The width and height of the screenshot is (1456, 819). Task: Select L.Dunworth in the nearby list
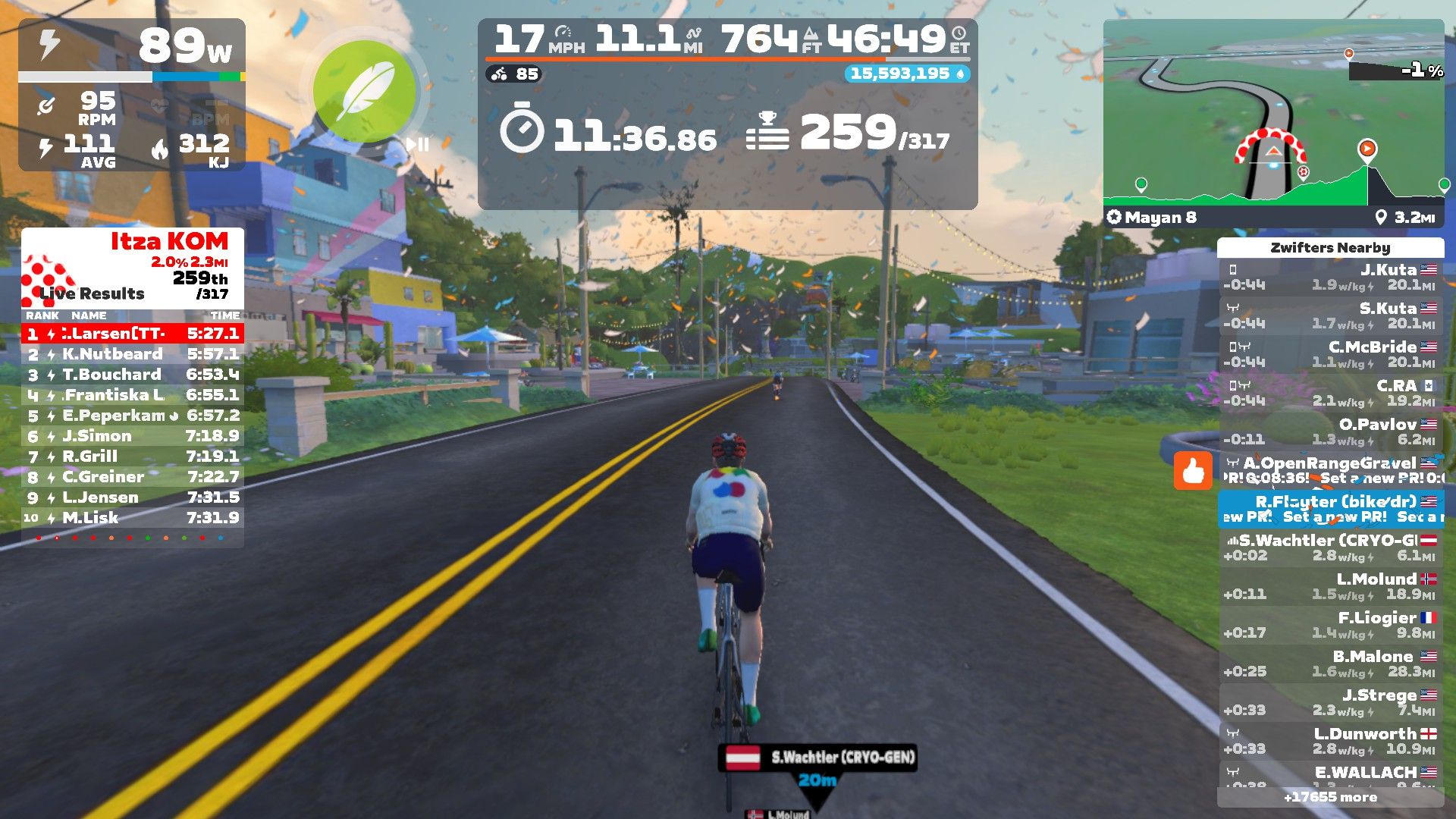pos(1331,742)
